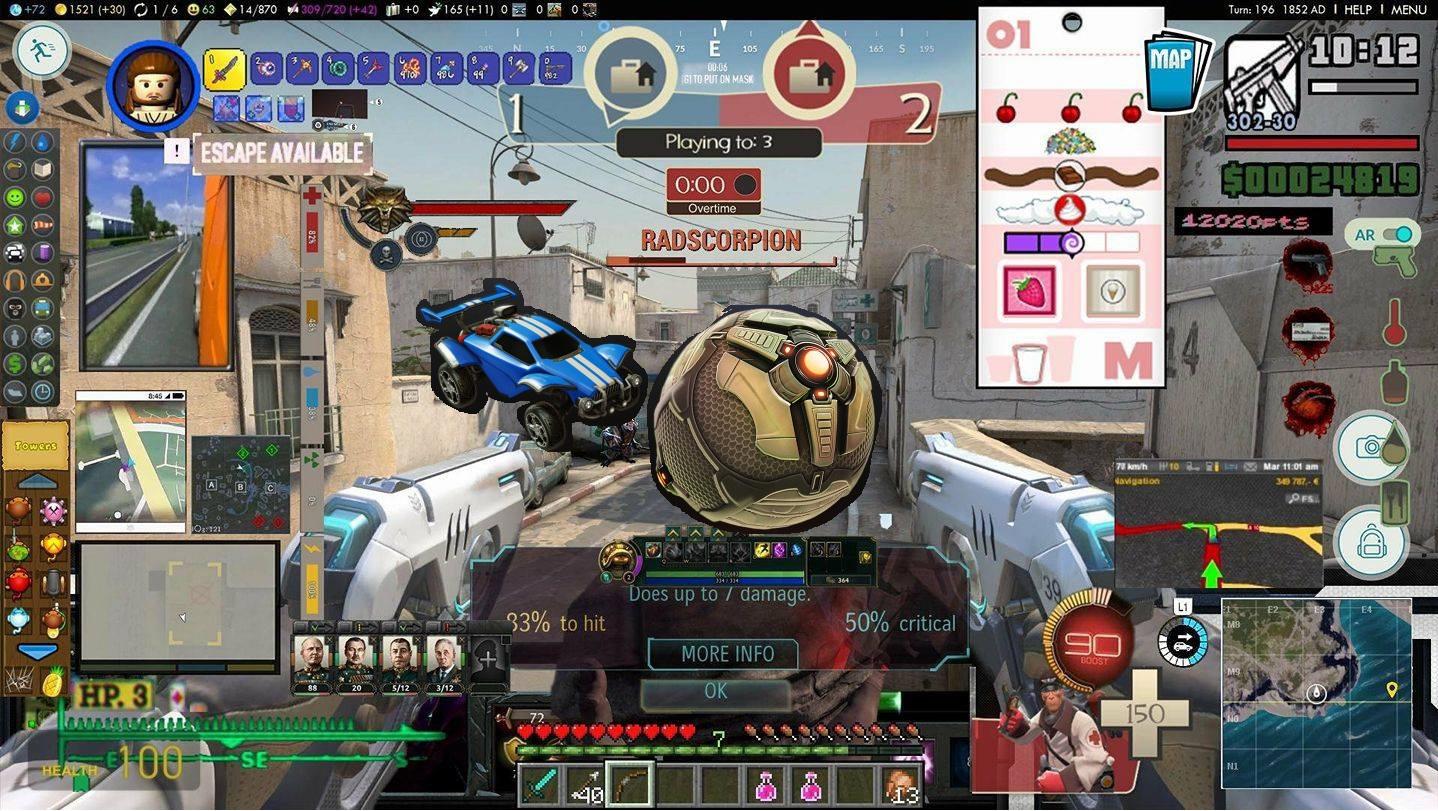Click the green smiley face icon
1438x811 pixels.
point(15,197)
